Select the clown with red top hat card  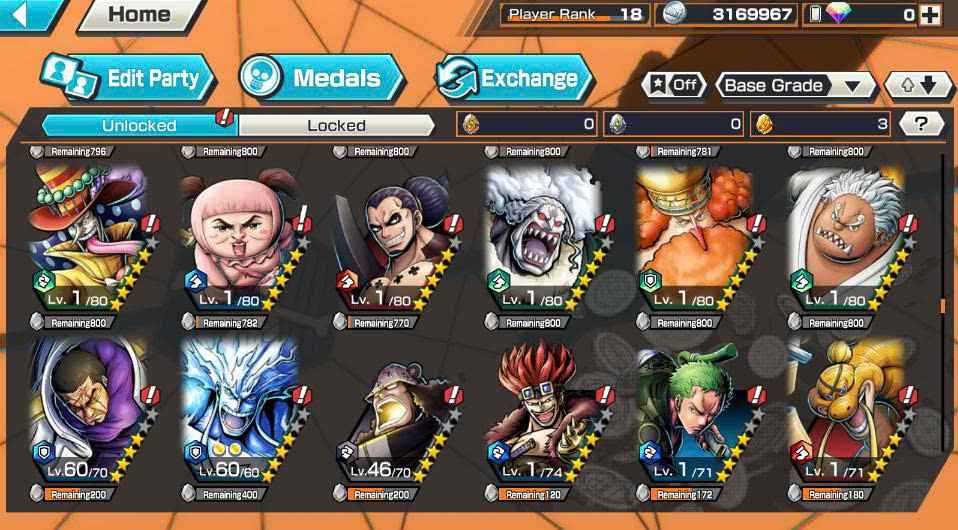coord(86,235)
